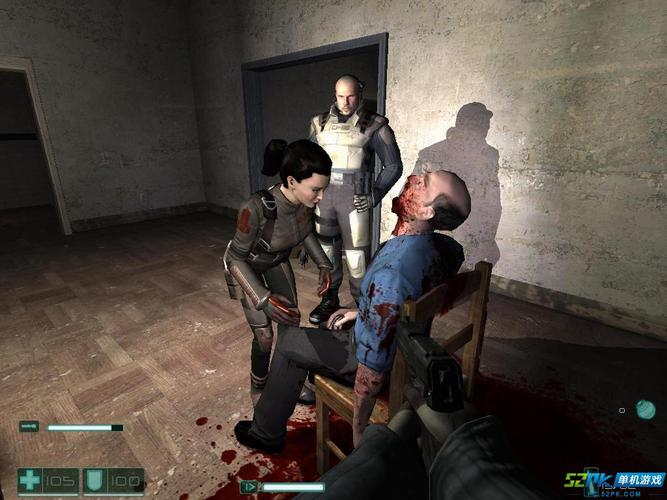This screenshot has height=500, width=667.
Task: Click the green health cross icon
Action: pos(30,480)
